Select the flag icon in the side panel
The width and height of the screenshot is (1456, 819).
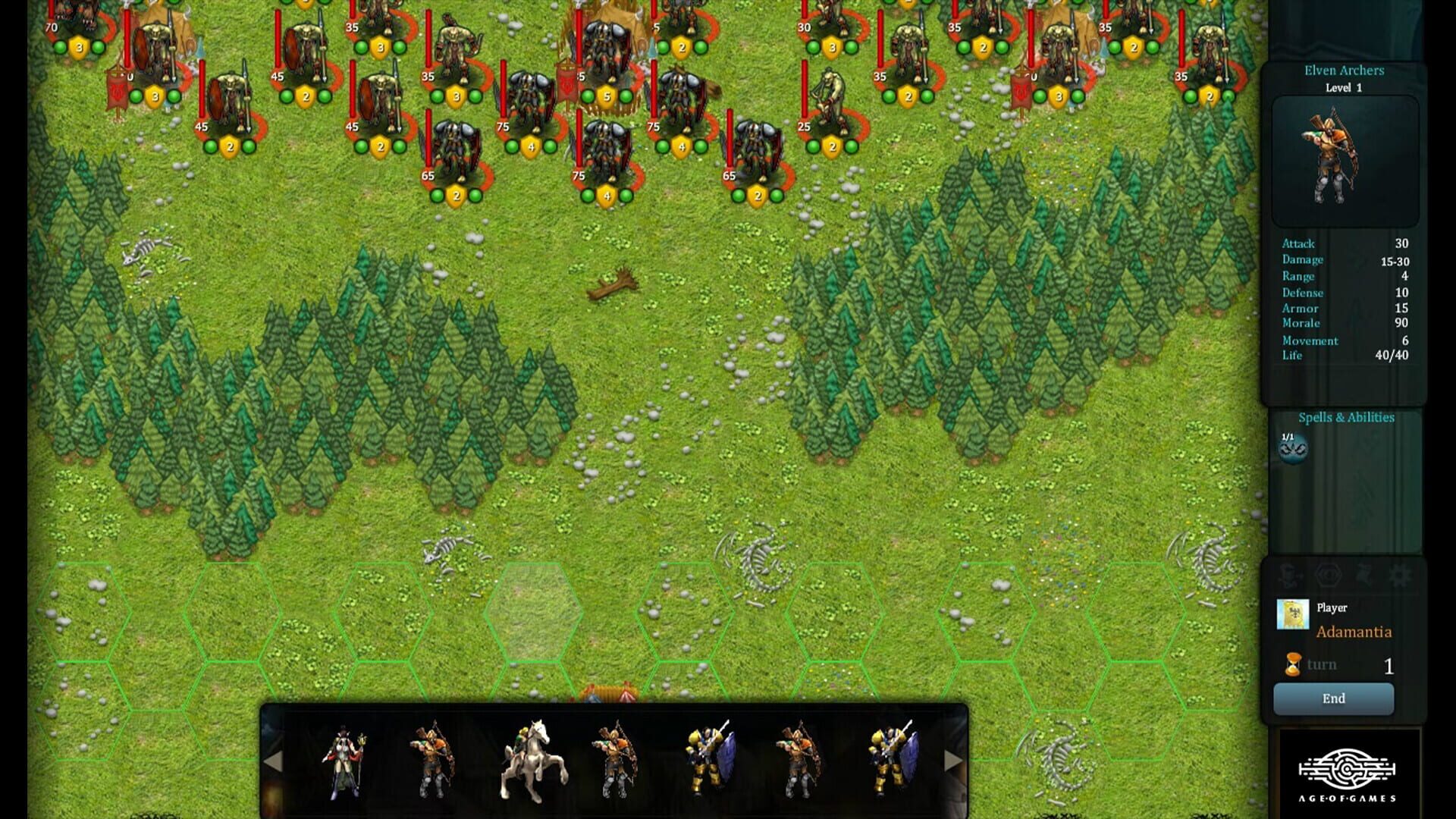[1365, 575]
